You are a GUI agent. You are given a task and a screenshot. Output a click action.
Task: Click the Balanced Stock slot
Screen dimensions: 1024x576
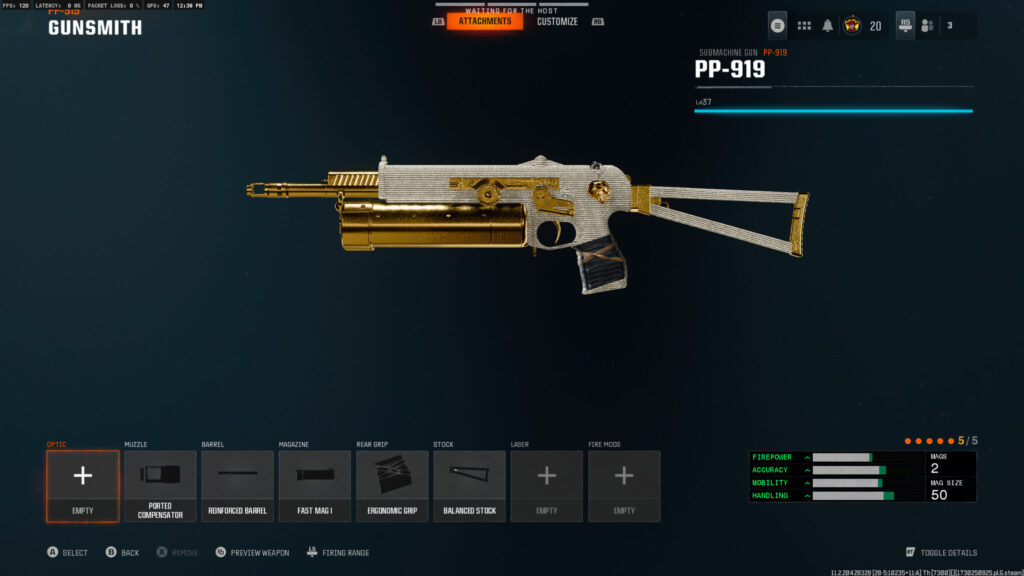tap(469, 486)
